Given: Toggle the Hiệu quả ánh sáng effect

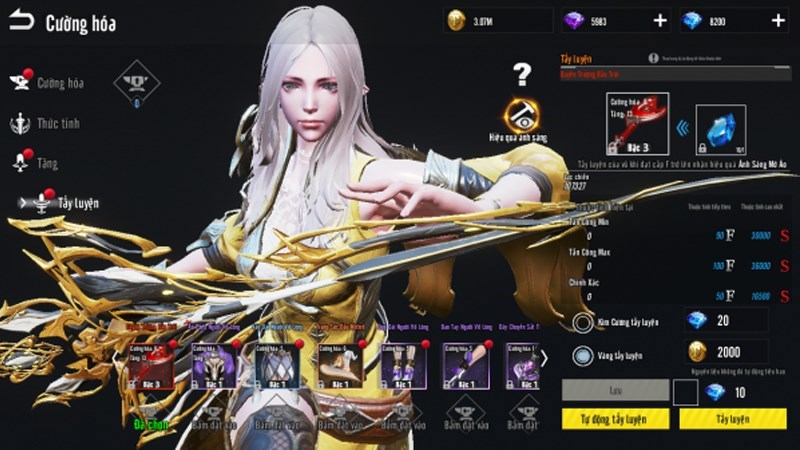Looking at the screenshot, I should [x=521, y=116].
